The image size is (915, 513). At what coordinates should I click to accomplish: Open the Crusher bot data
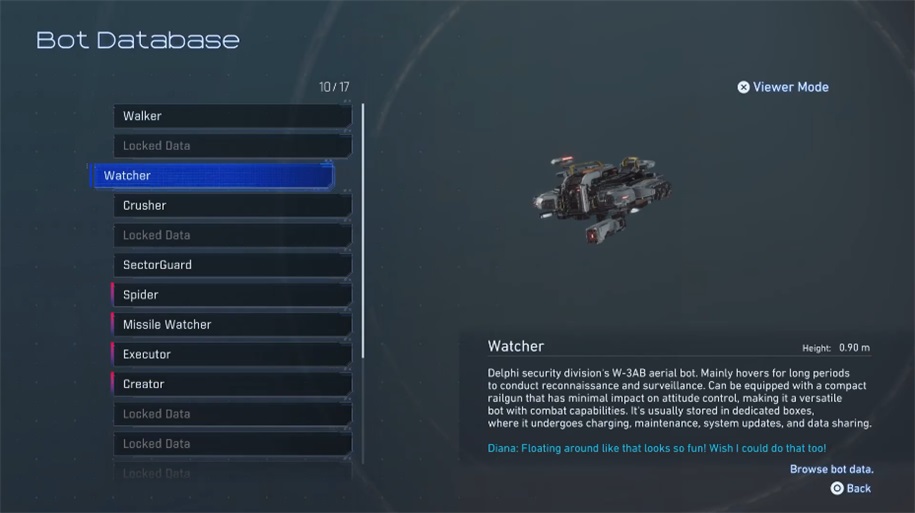coord(232,206)
